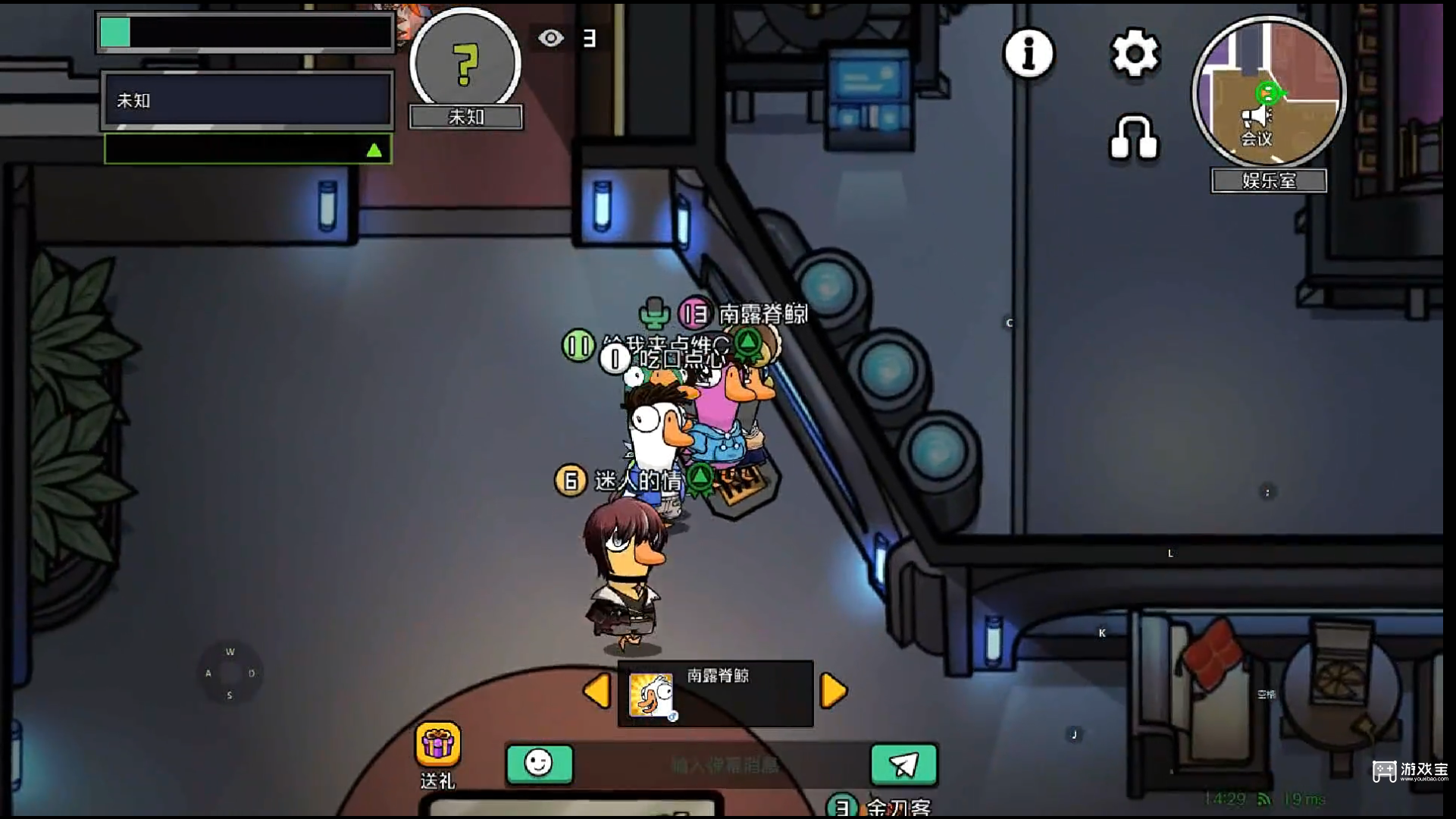Open the info panel
The height and width of the screenshot is (819, 1456).
[1028, 53]
